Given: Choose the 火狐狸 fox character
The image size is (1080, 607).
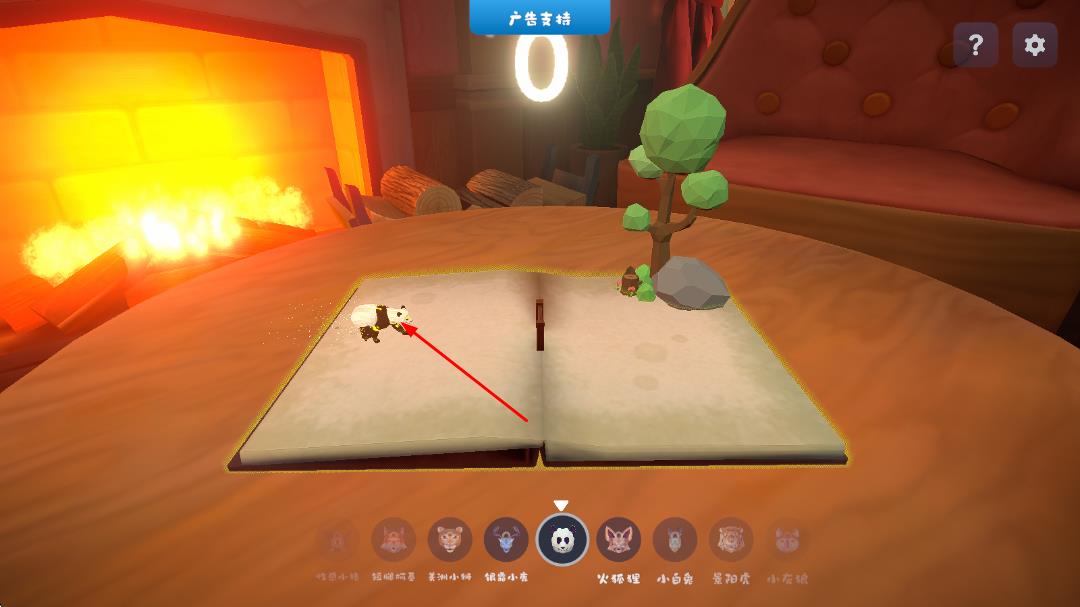Looking at the screenshot, I should (x=619, y=540).
